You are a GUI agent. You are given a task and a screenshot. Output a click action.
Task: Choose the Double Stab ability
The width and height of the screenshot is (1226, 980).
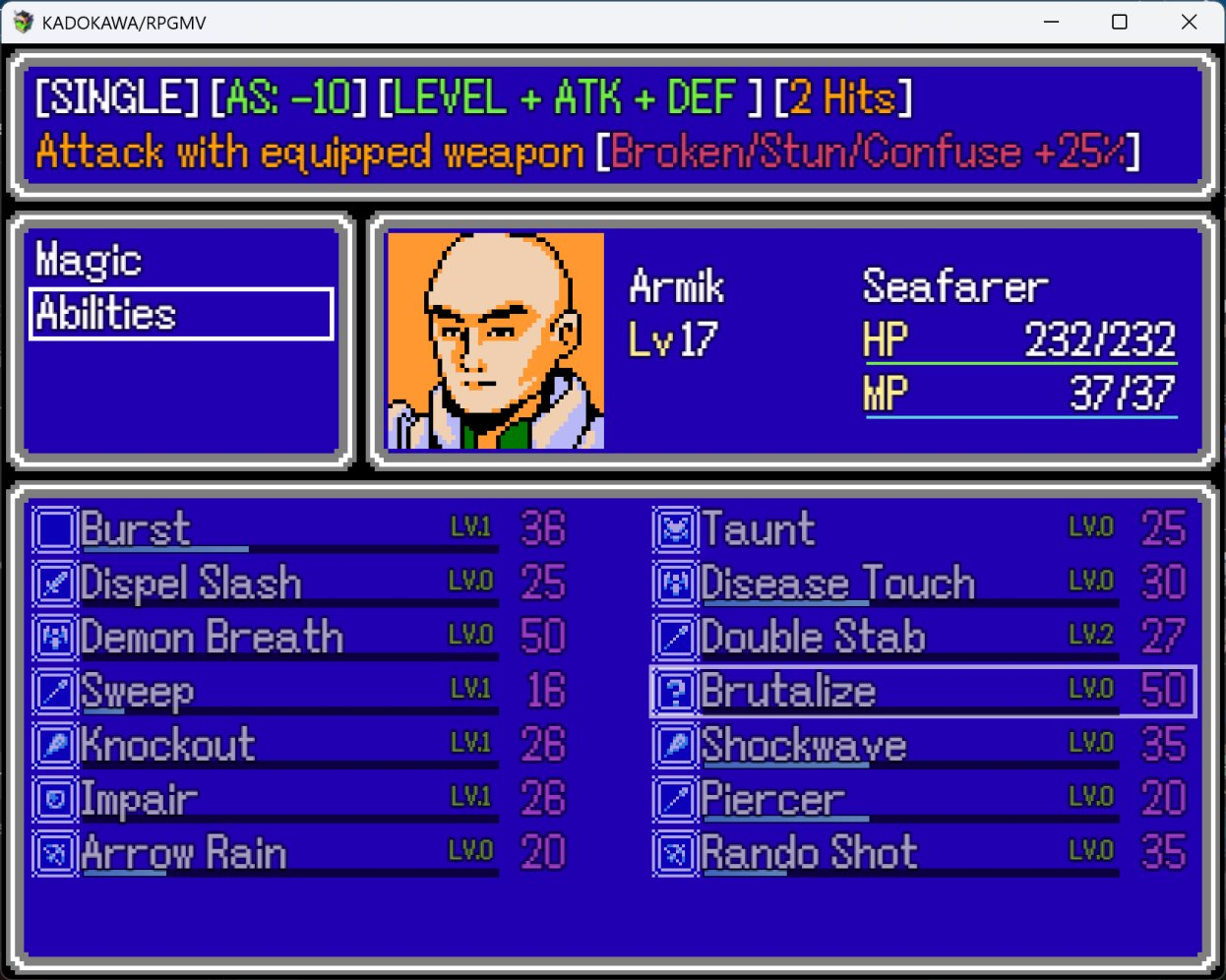pos(886,637)
